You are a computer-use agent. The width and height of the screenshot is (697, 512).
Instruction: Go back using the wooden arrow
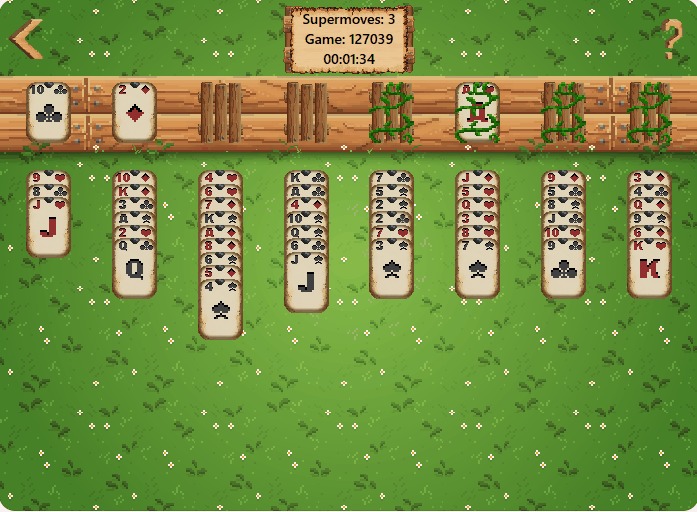[x=26, y=39]
